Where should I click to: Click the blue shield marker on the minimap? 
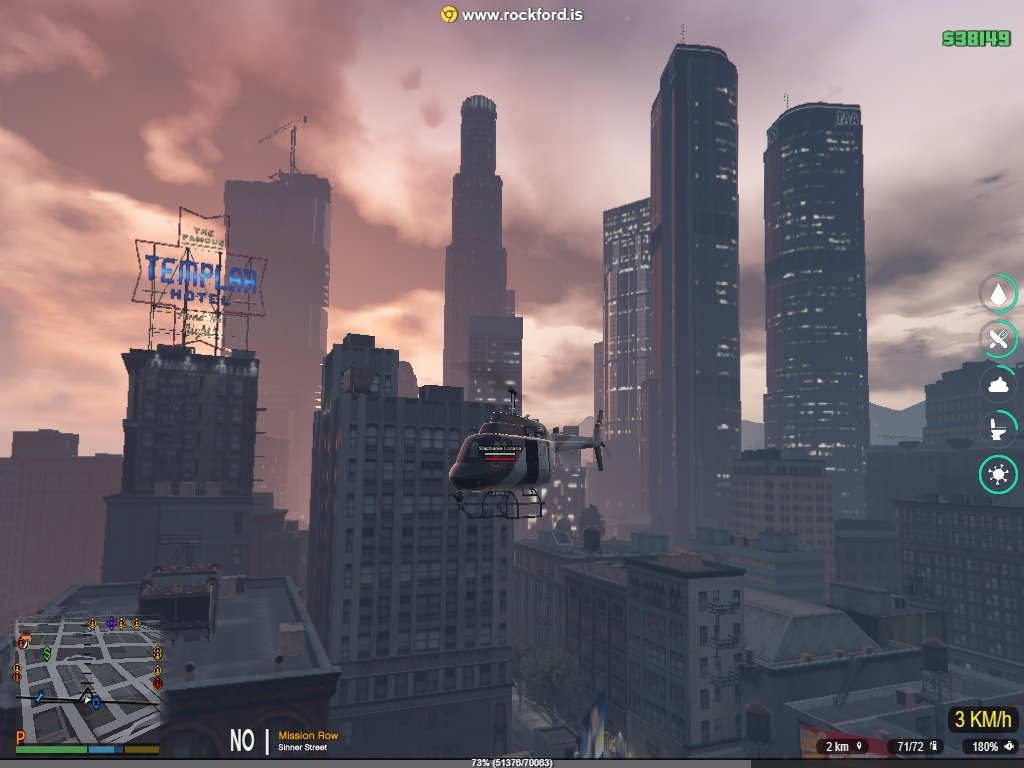96,703
